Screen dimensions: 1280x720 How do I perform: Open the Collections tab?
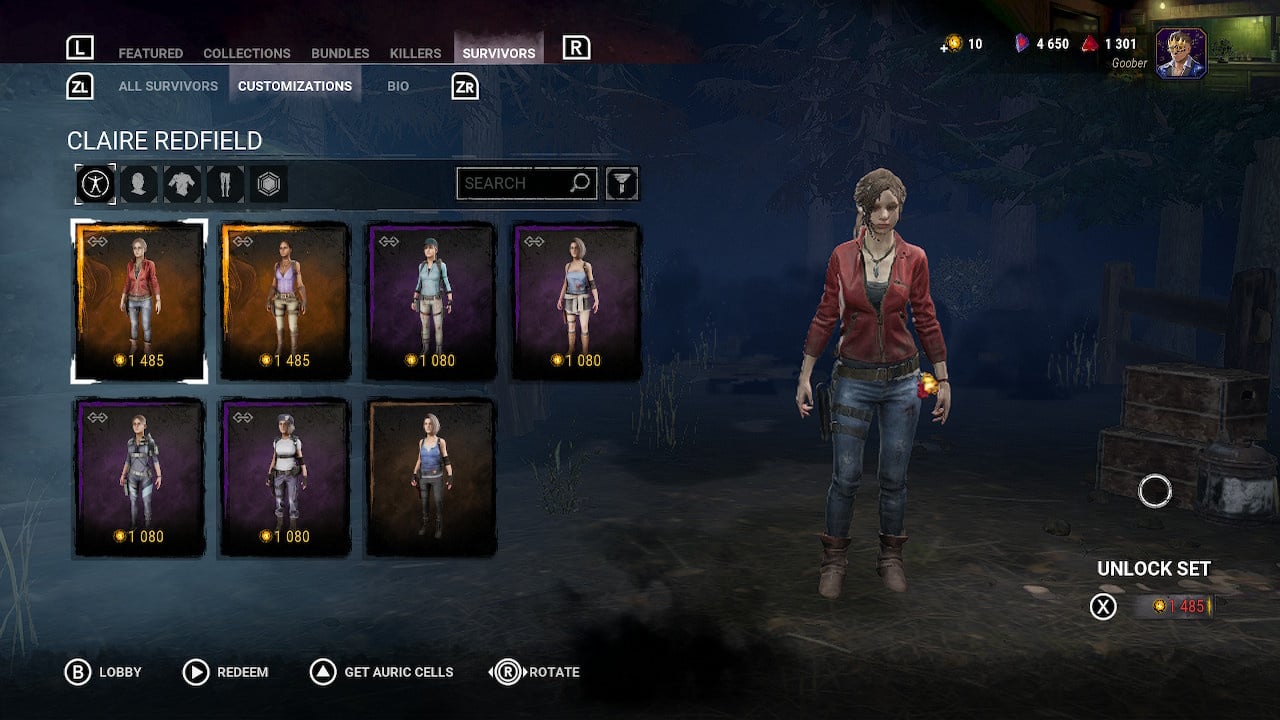coord(246,53)
